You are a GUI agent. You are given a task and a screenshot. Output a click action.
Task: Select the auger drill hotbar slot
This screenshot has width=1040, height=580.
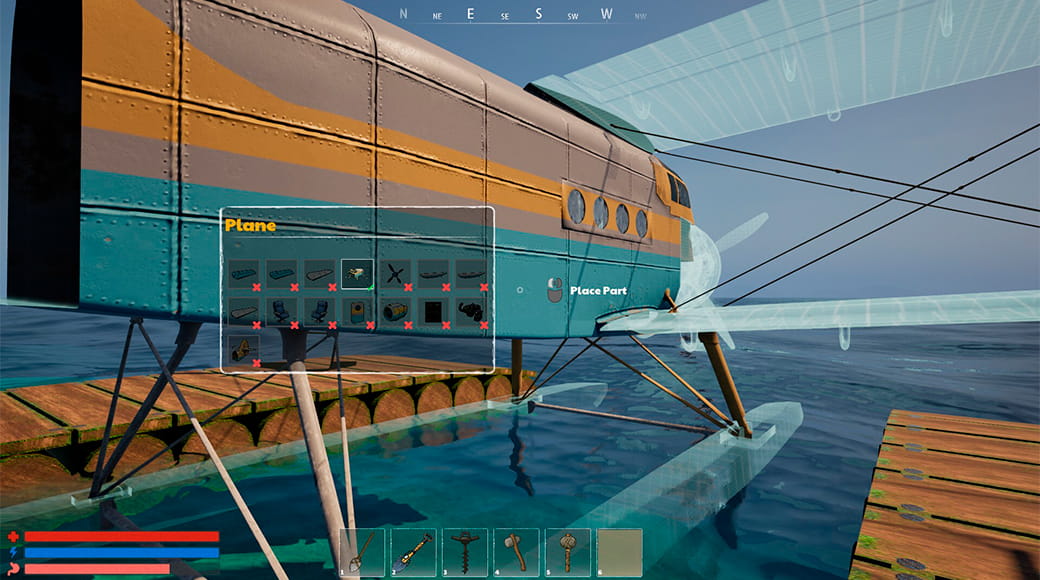(x=464, y=552)
